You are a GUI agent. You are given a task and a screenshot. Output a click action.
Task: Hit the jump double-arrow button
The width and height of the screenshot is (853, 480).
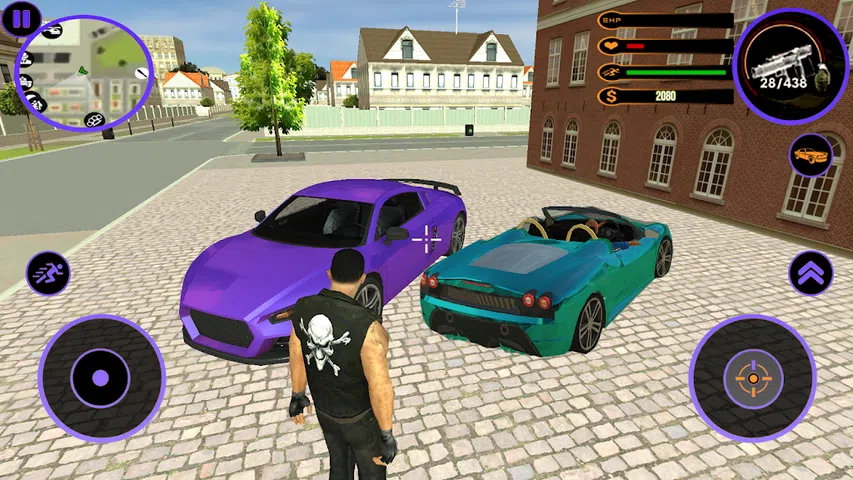tap(810, 273)
